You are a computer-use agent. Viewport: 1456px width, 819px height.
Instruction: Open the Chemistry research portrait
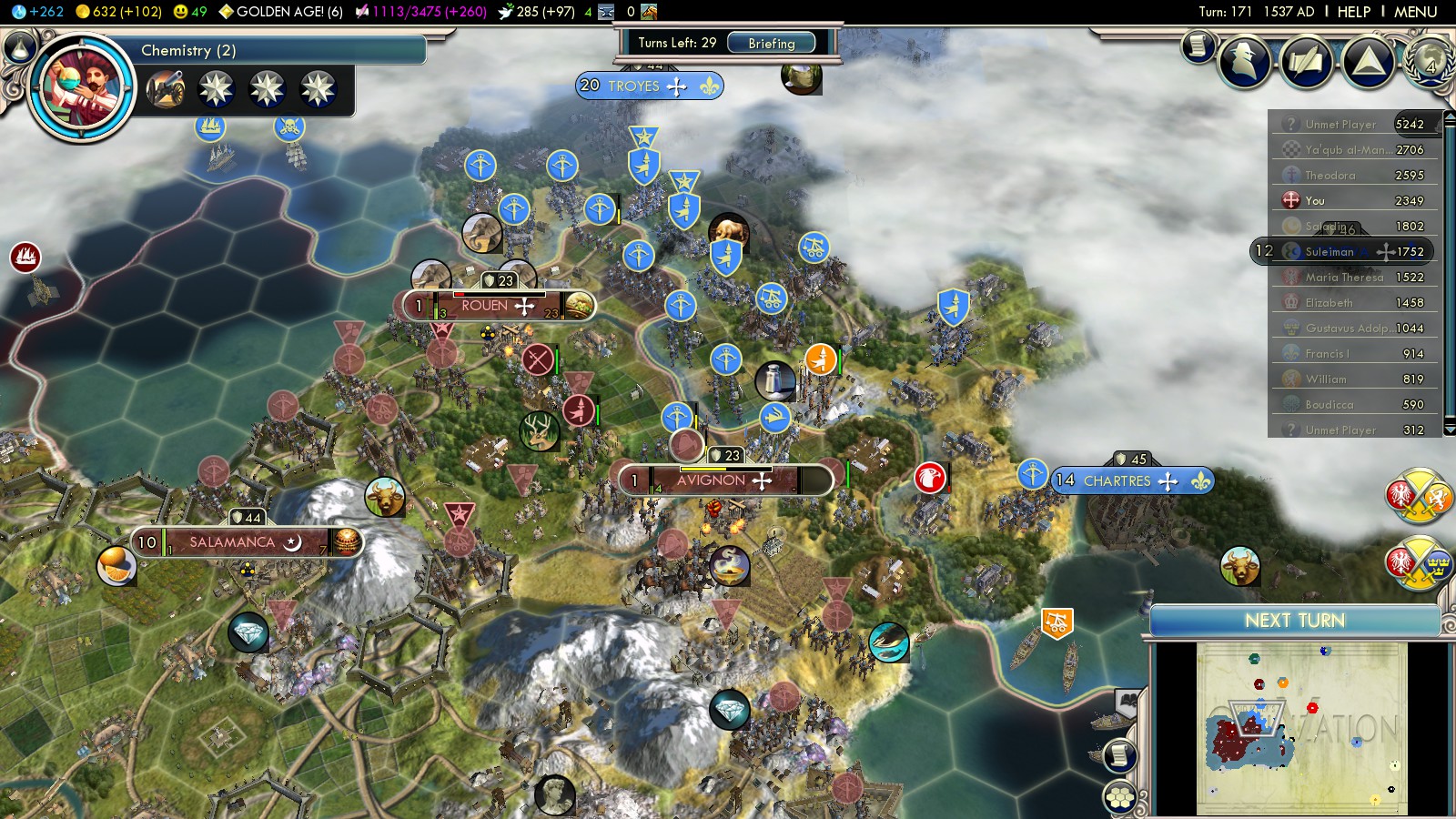pyautogui.click(x=81, y=88)
